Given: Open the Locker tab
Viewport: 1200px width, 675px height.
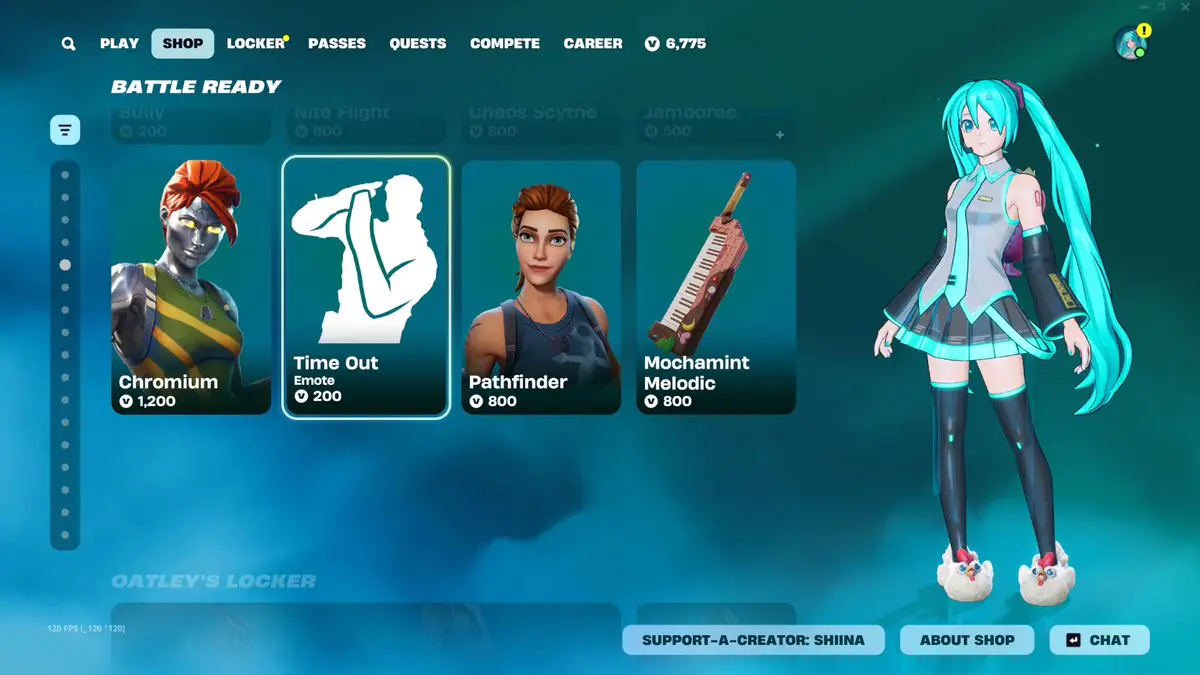Looking at the screenshot, I should 256,44.
